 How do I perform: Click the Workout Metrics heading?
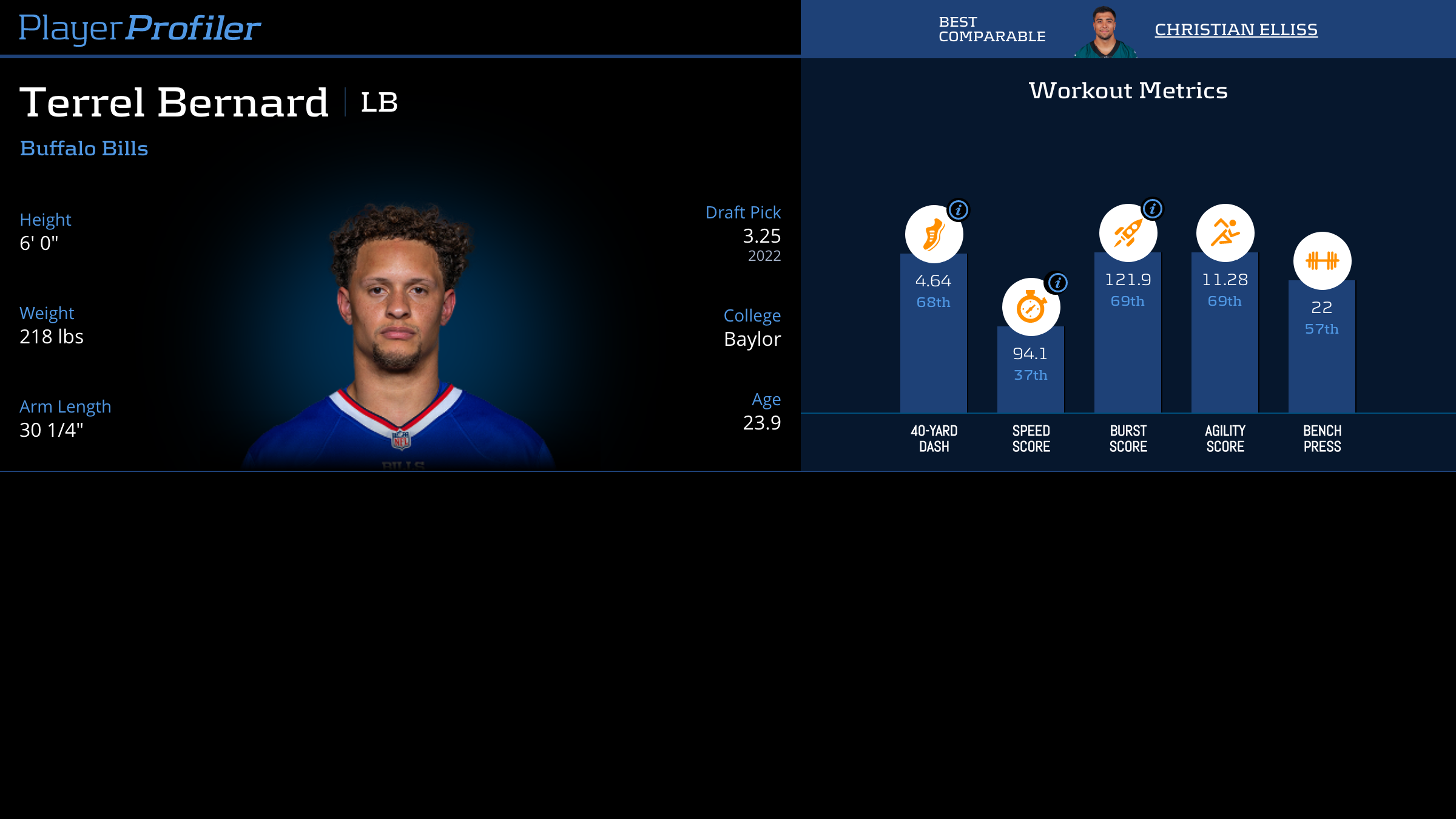tap(1127, 90)
